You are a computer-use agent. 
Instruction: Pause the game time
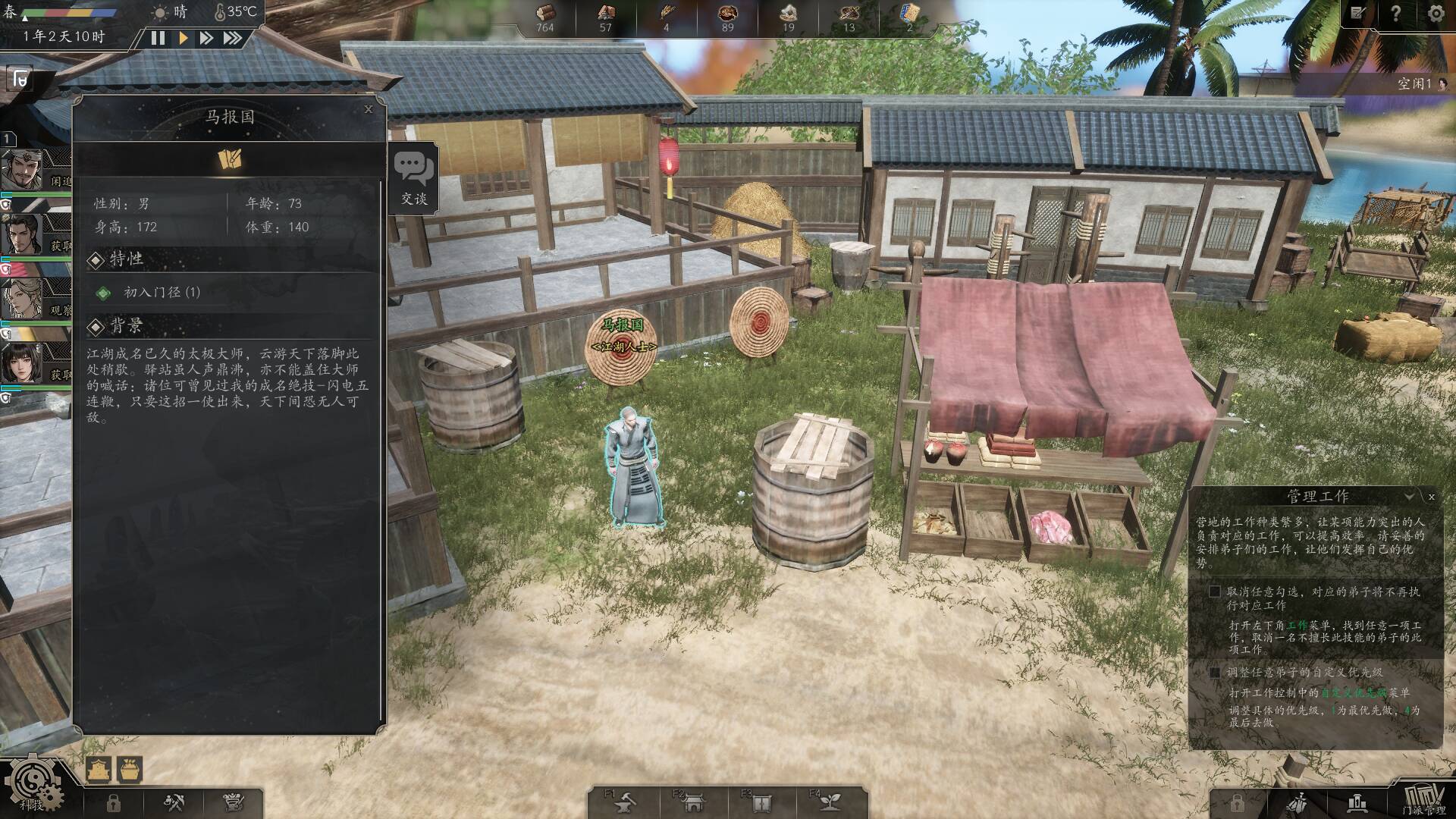point(158,38)
